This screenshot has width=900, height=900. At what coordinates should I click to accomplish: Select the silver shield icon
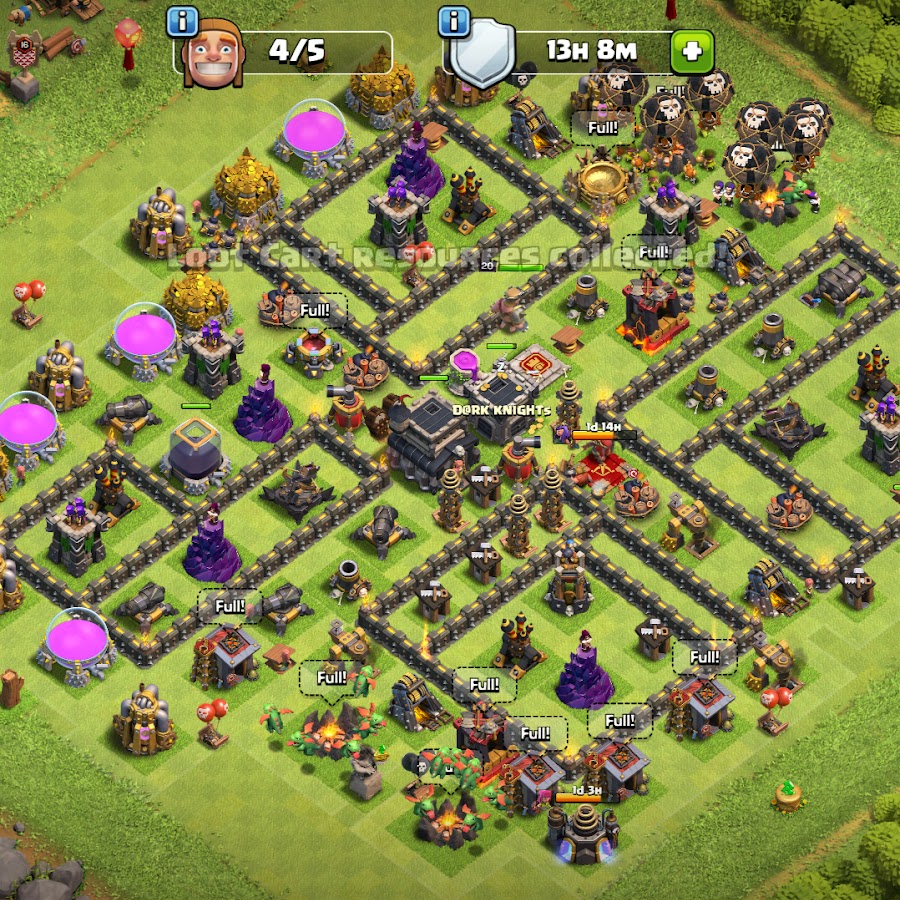click(483, 55)
